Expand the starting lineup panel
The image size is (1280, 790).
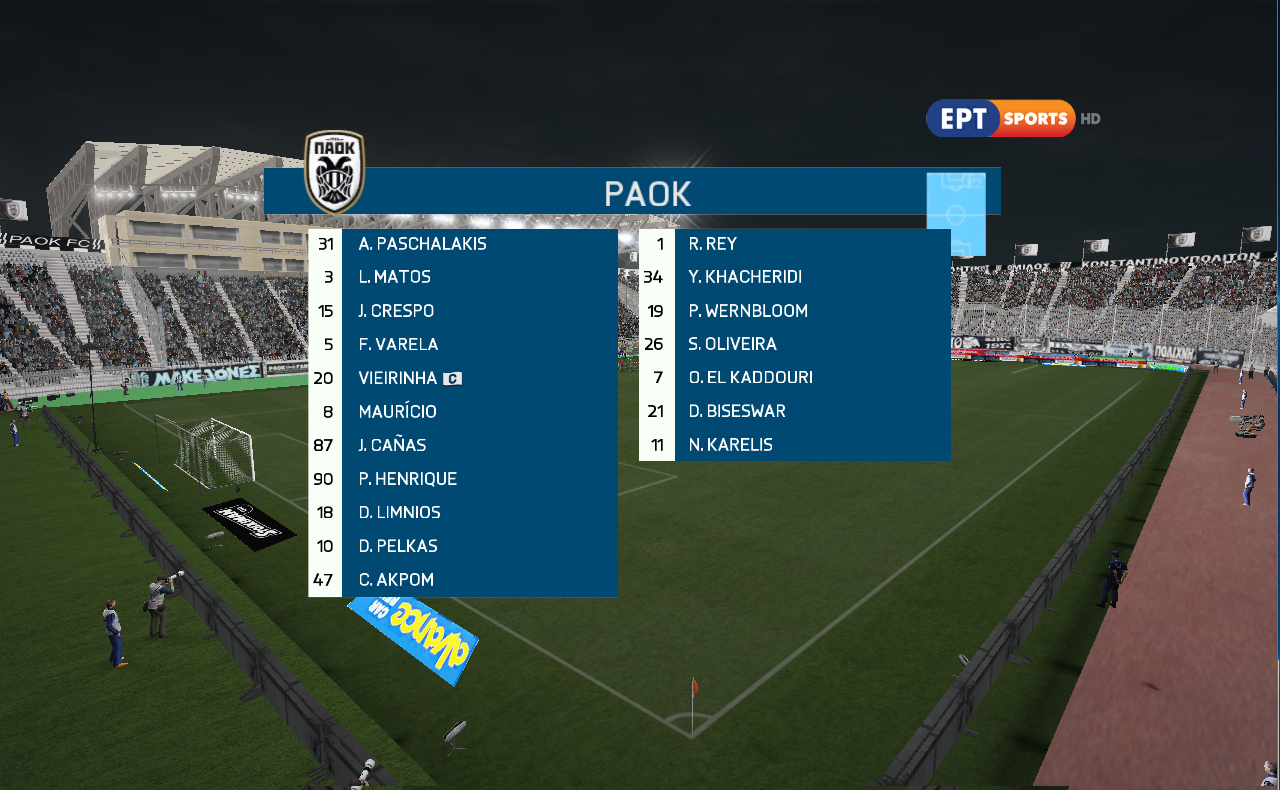click(463, 411)
